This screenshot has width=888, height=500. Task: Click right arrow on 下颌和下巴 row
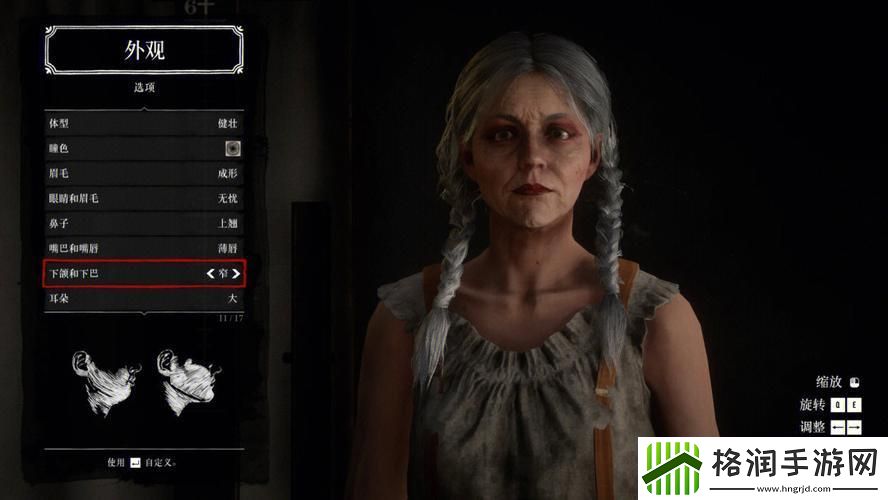point(236,272)
